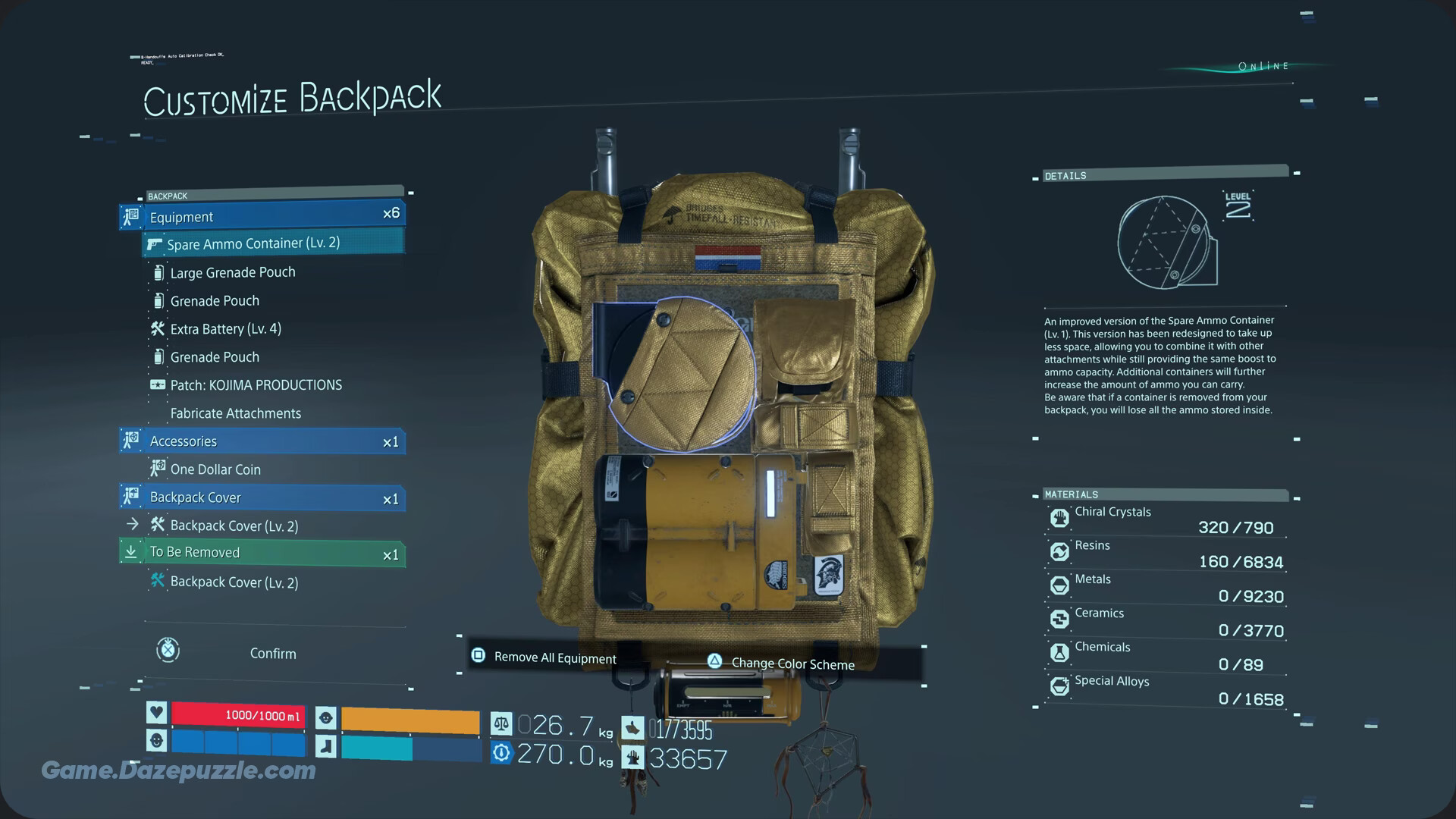1456x819 pixels.
Task: Click the patch icon beside KOJIMA PRODUCTIONS
Action: pyautogui.click(x=158, y=384)
